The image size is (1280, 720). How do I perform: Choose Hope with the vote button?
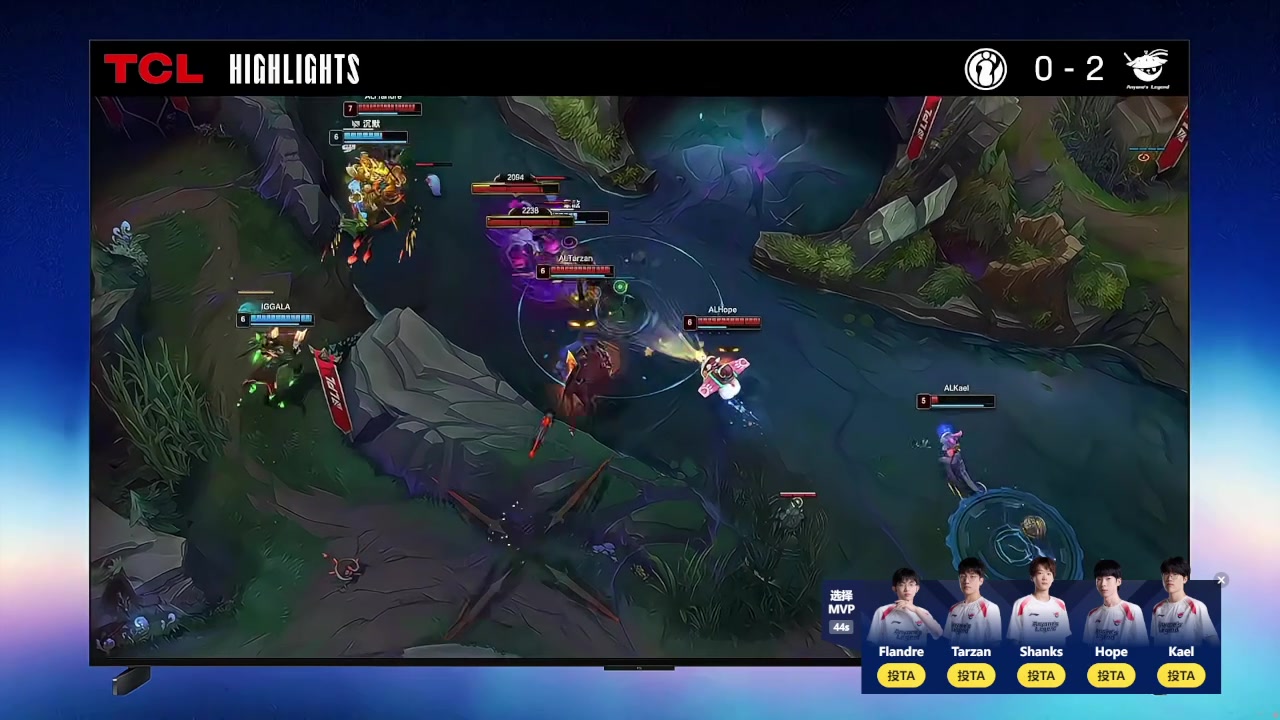1111,676
